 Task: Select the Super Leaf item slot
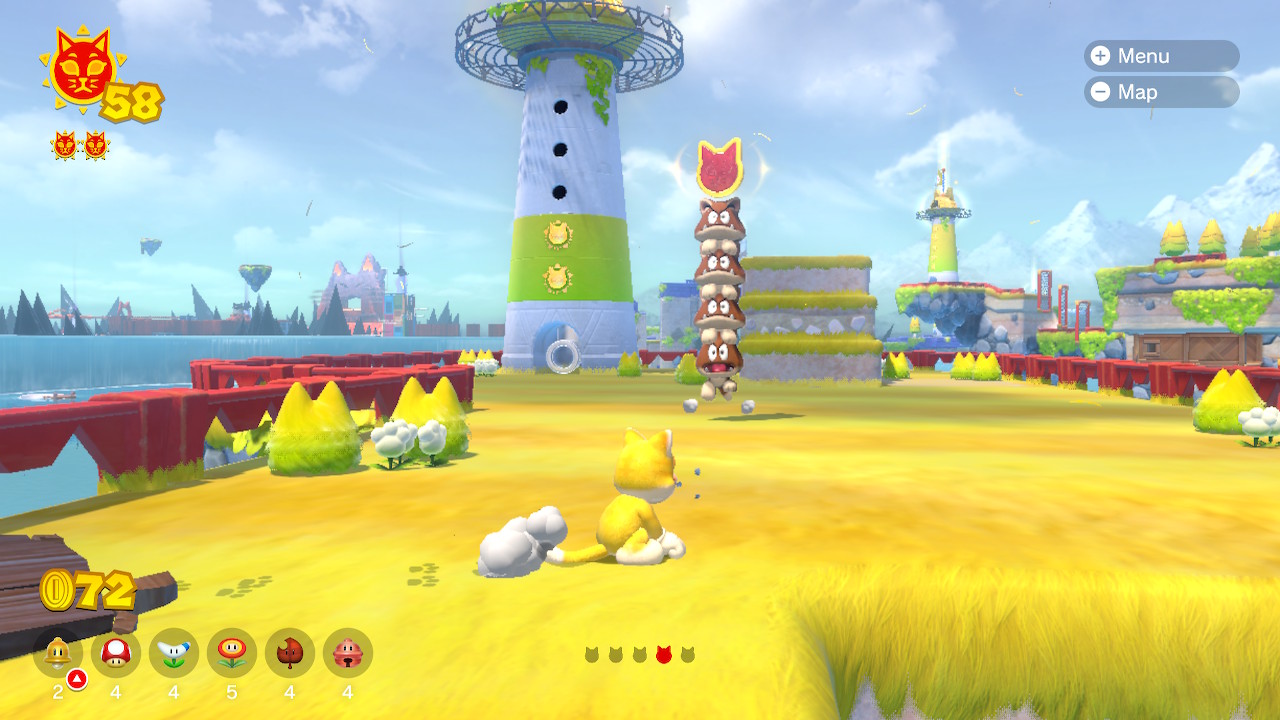point(290,653)
